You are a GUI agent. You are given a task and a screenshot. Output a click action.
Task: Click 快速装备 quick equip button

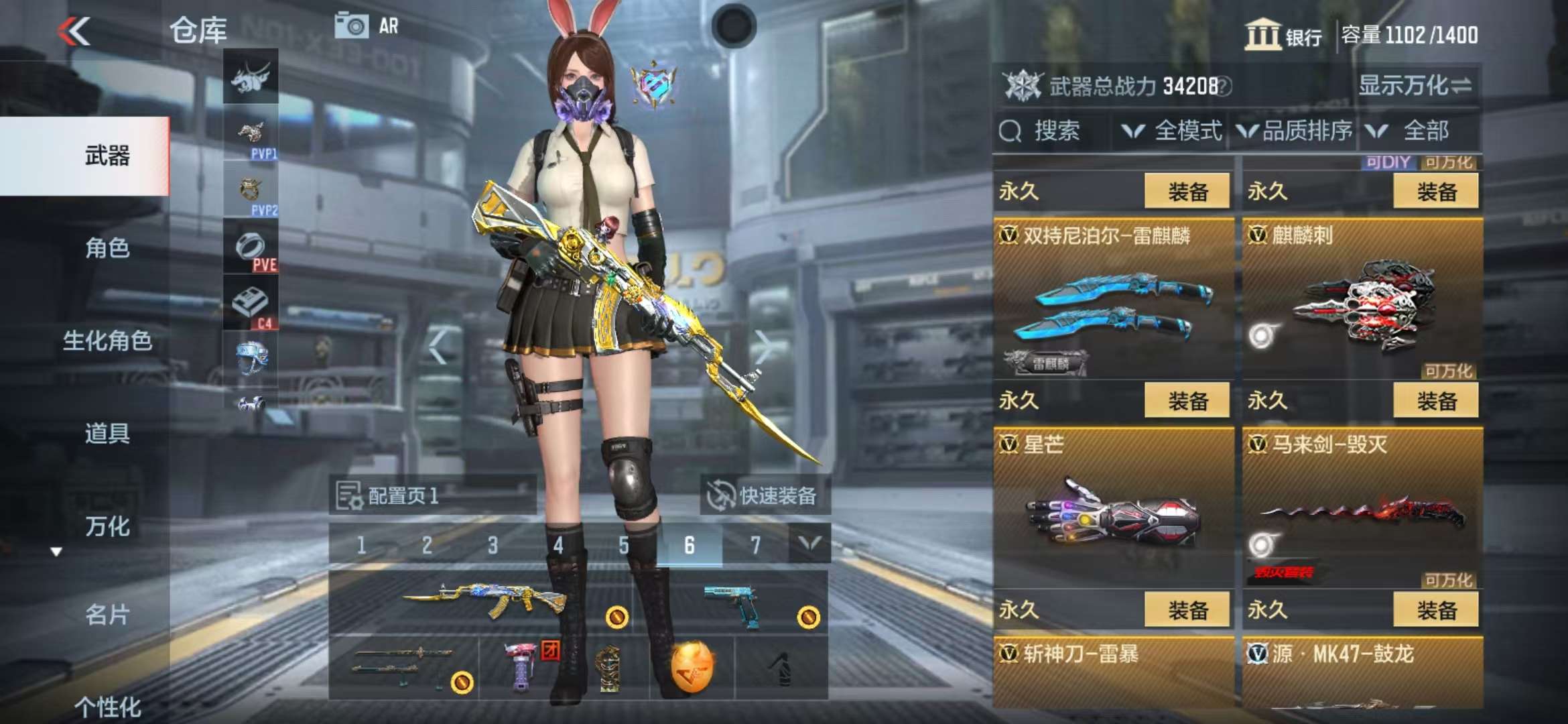[x=764, y=496]
